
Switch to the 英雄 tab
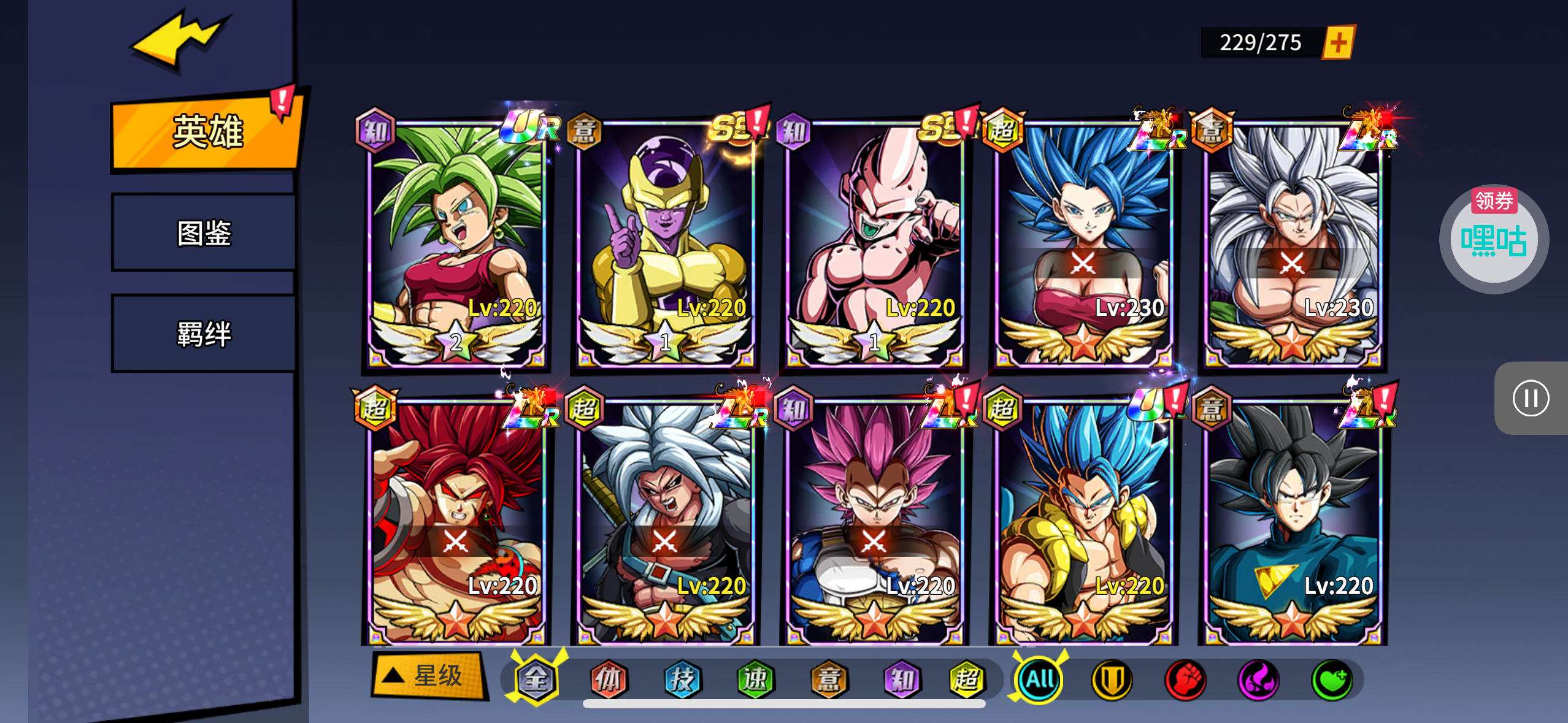coord(206,132)
